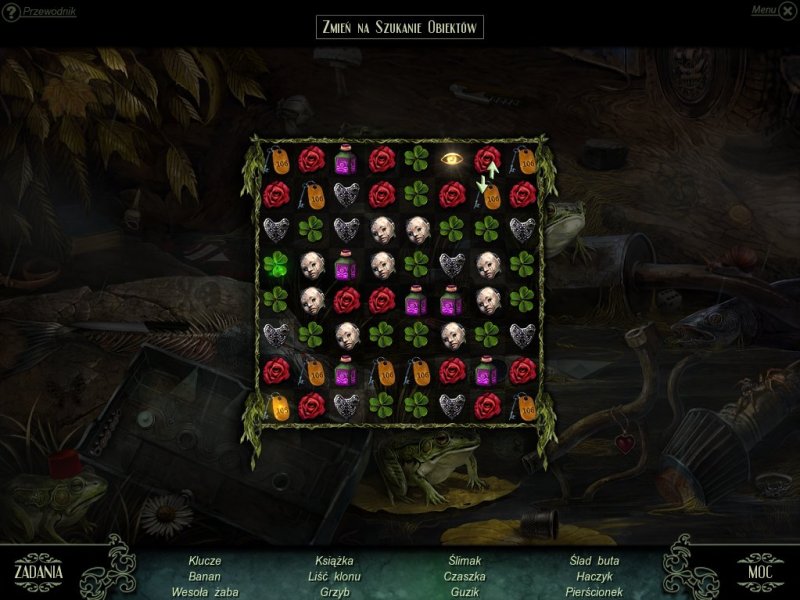Image resolution: width=800 pixels, height=600 pixels.
Task: Select the golden eye tile
Action: [x=452, y=159]
